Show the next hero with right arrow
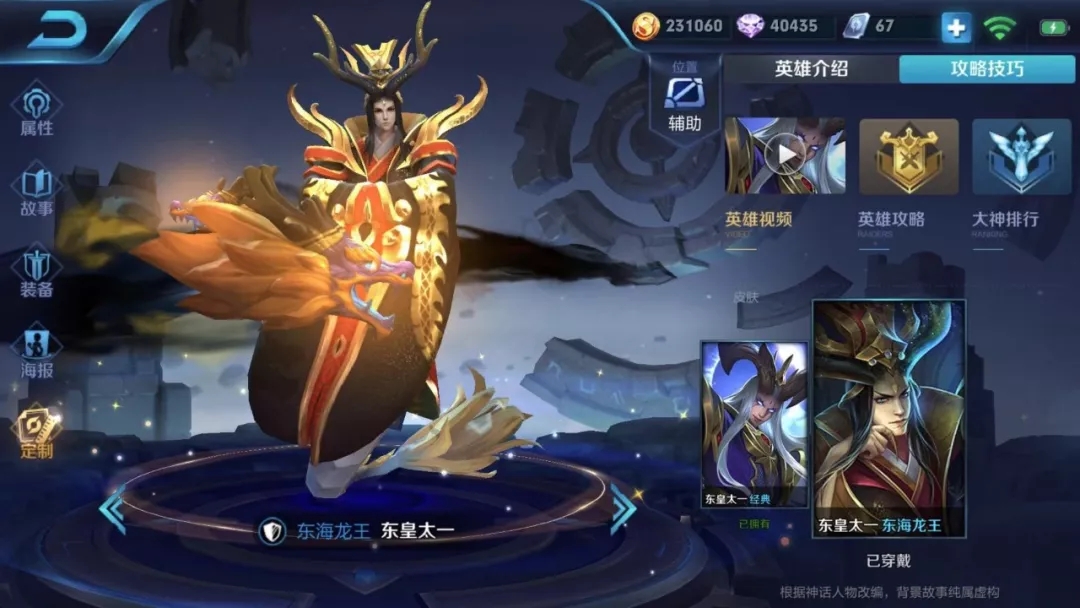Viewport: 1080px width, 608px height. click(x=623, y=510)
